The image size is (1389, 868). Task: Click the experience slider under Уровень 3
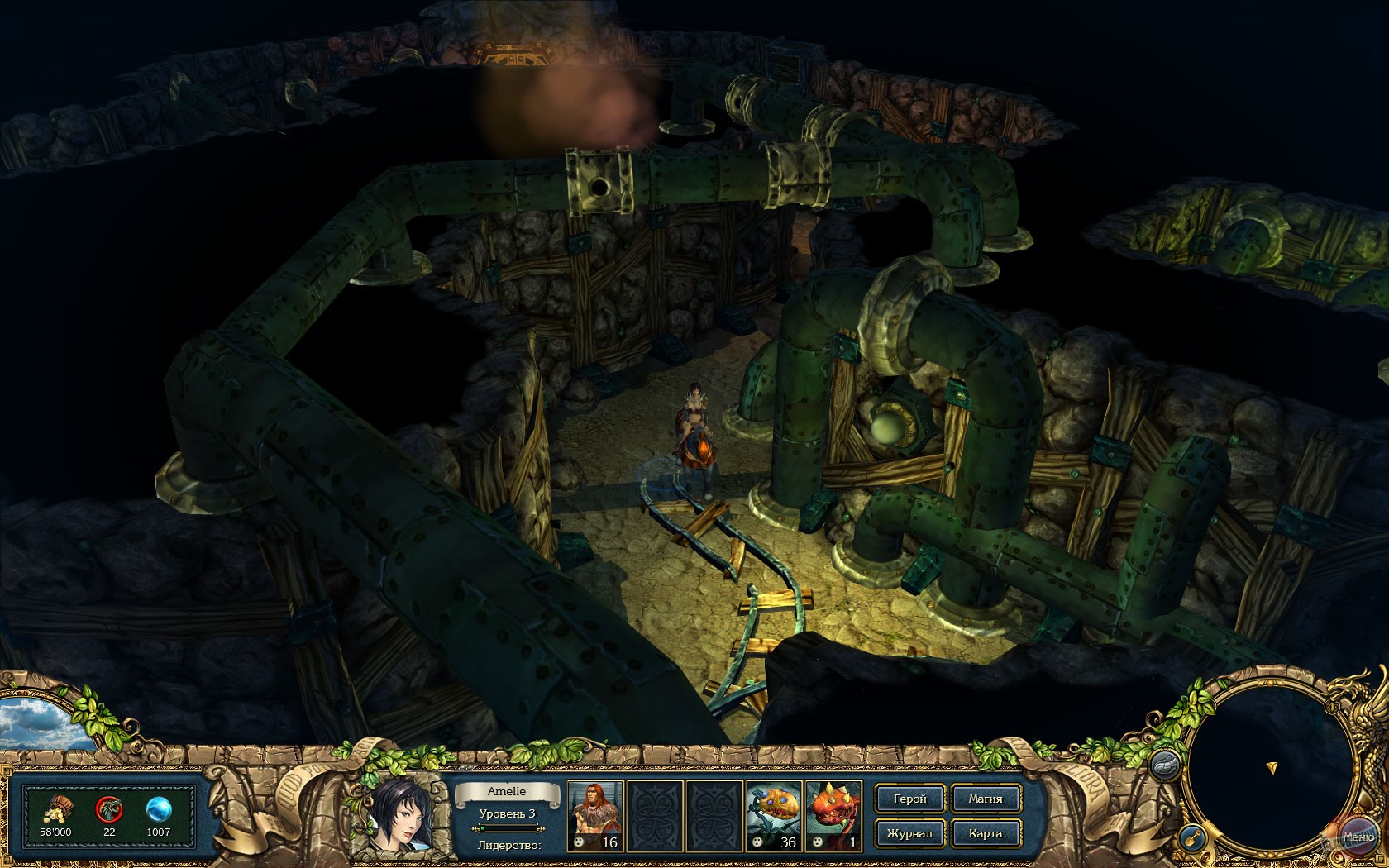[507, 829]
